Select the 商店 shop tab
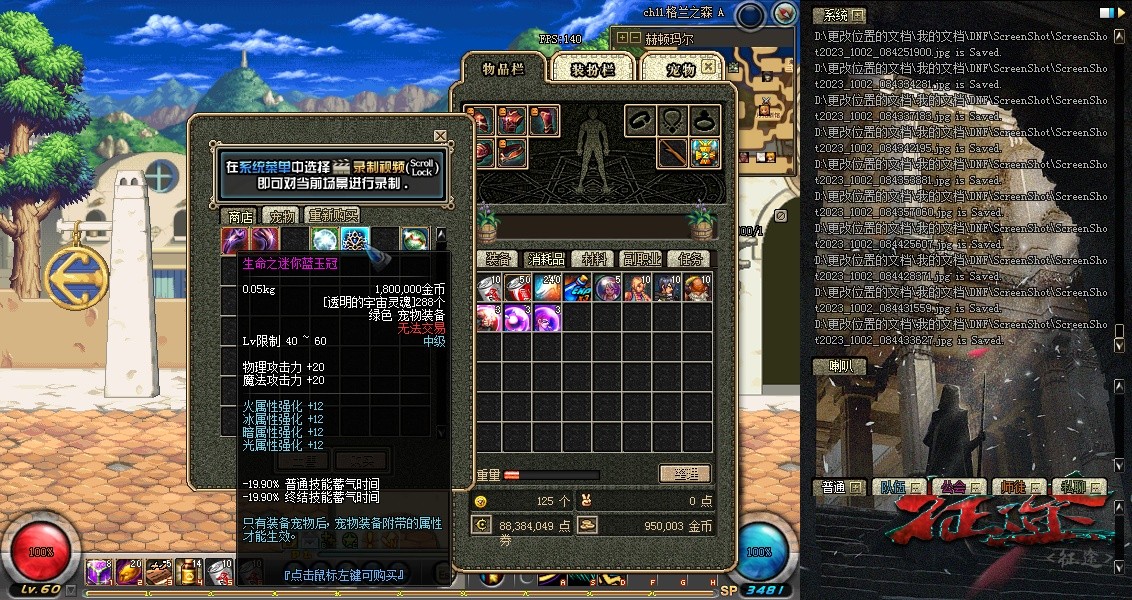 pos(240,216)
